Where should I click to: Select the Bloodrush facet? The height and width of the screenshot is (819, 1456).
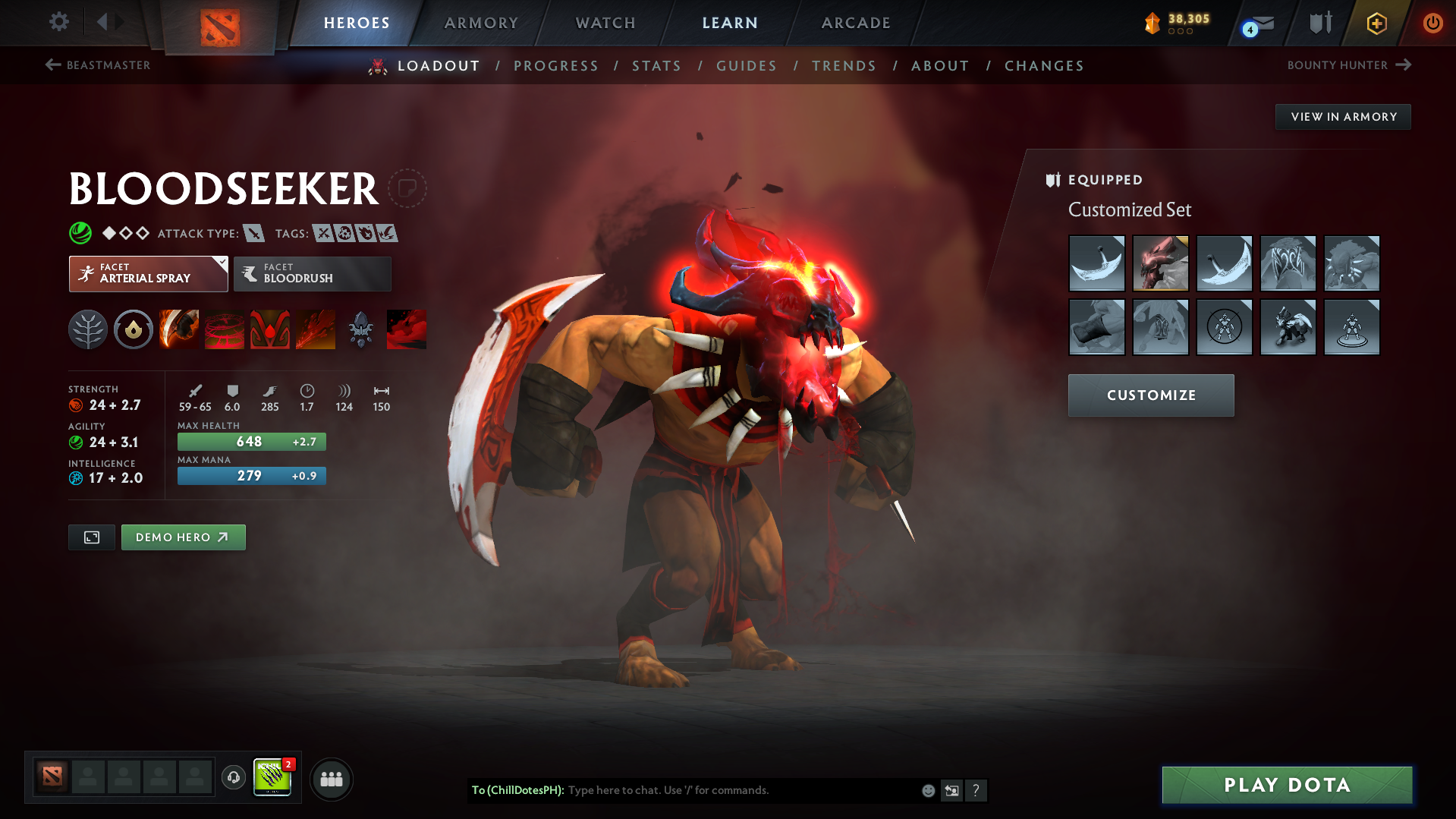312,273
